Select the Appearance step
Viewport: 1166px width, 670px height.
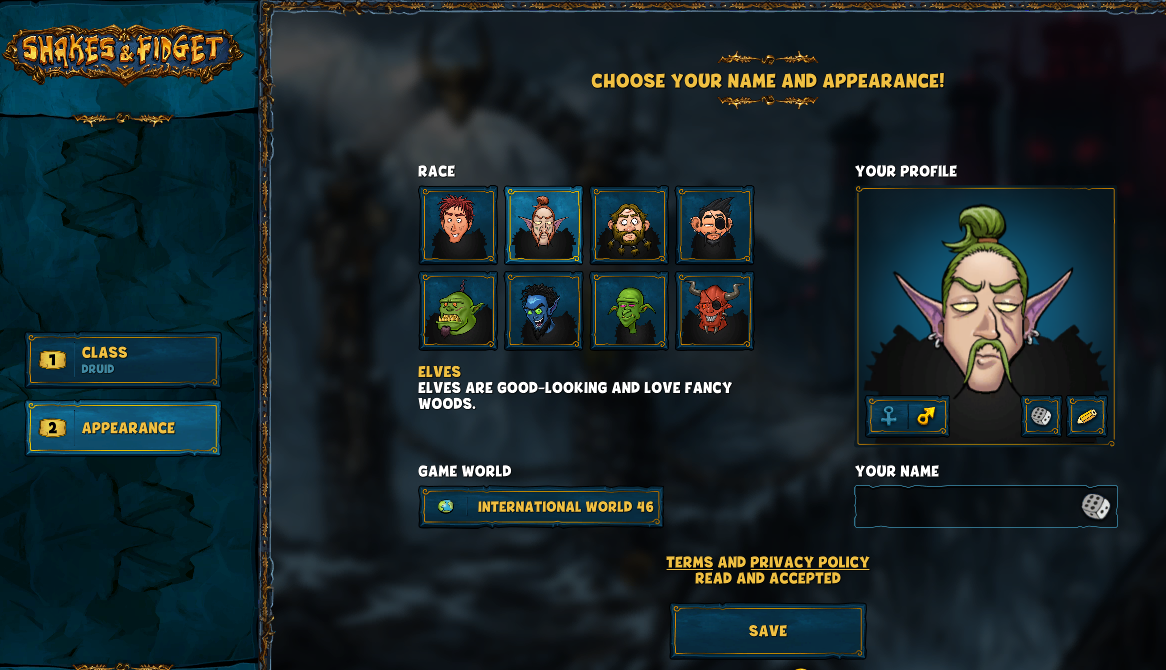123,428
